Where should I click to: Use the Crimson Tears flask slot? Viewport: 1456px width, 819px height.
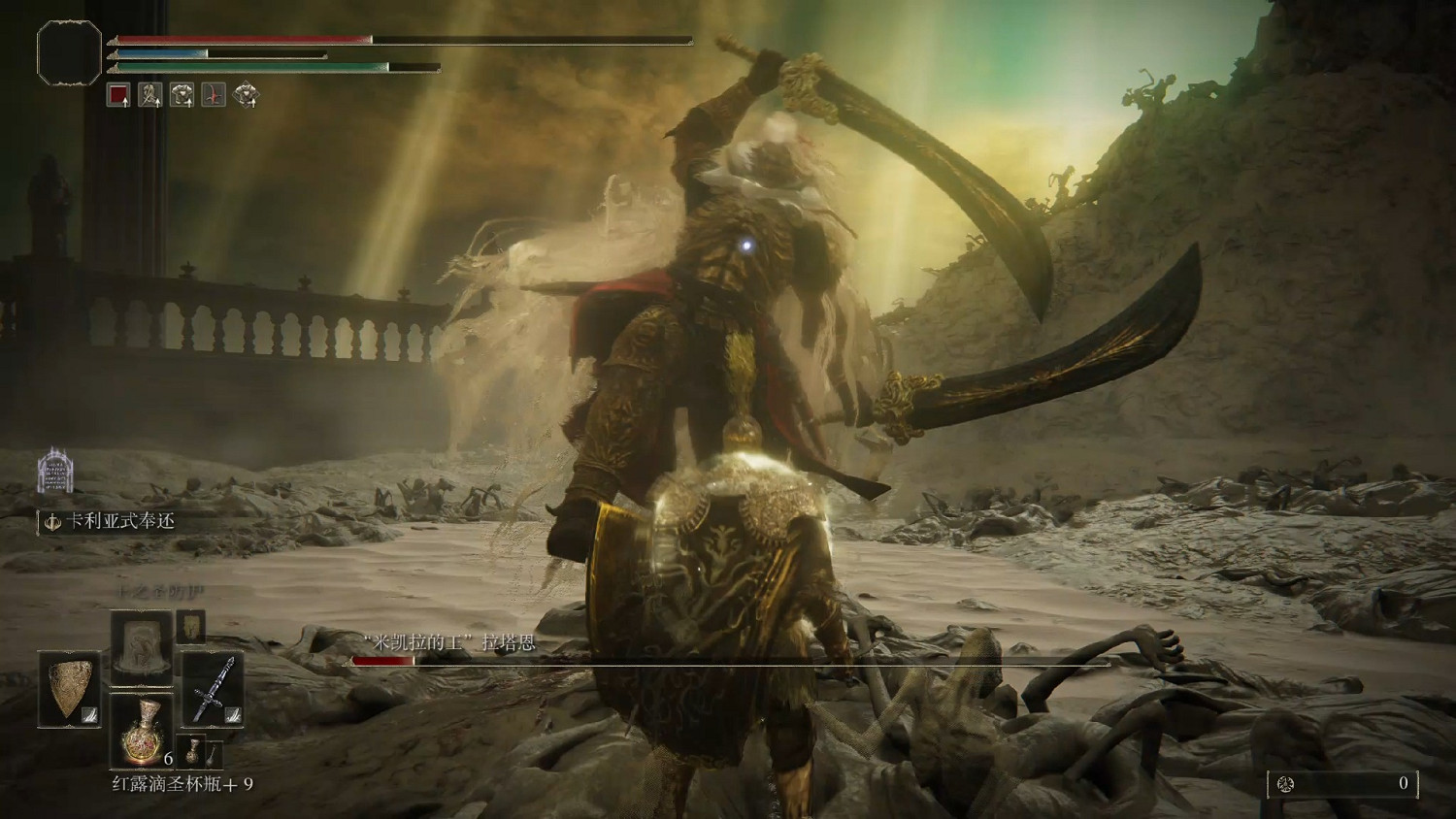142,730
